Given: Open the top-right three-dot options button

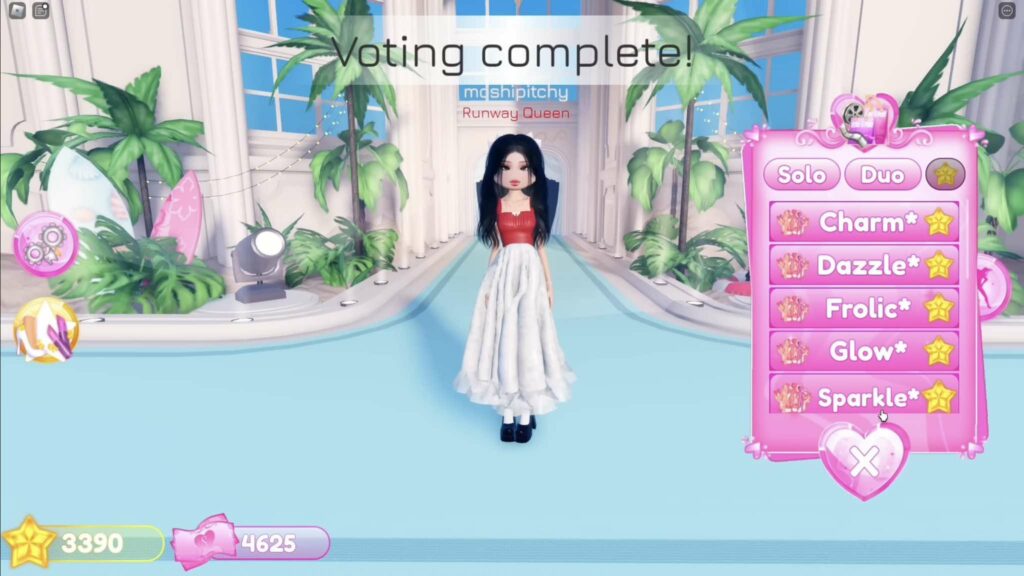Looking at the screenshot, I should pos(1007,11).
